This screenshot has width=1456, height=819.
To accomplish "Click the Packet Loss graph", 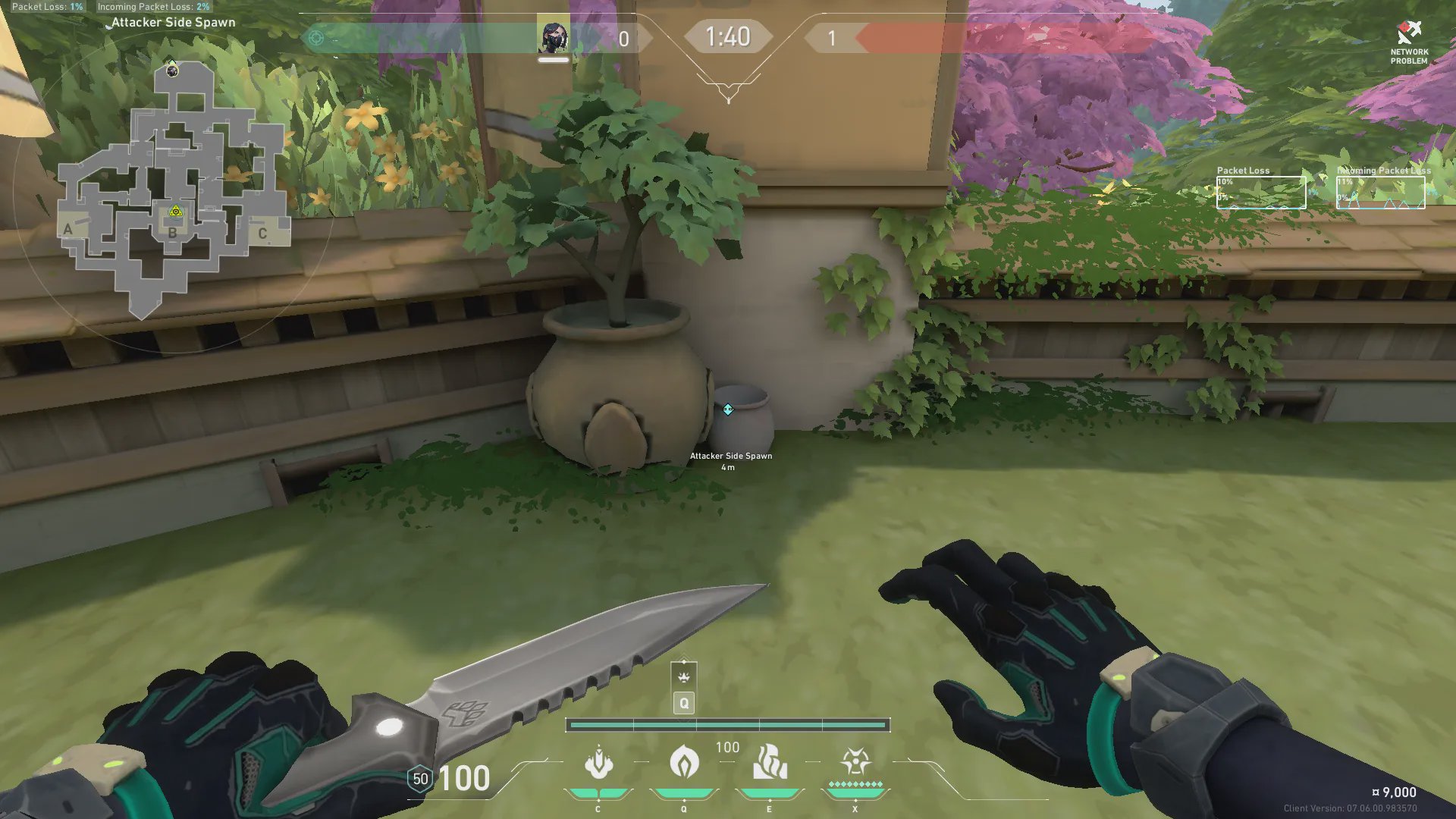I will click(1261, 193).
